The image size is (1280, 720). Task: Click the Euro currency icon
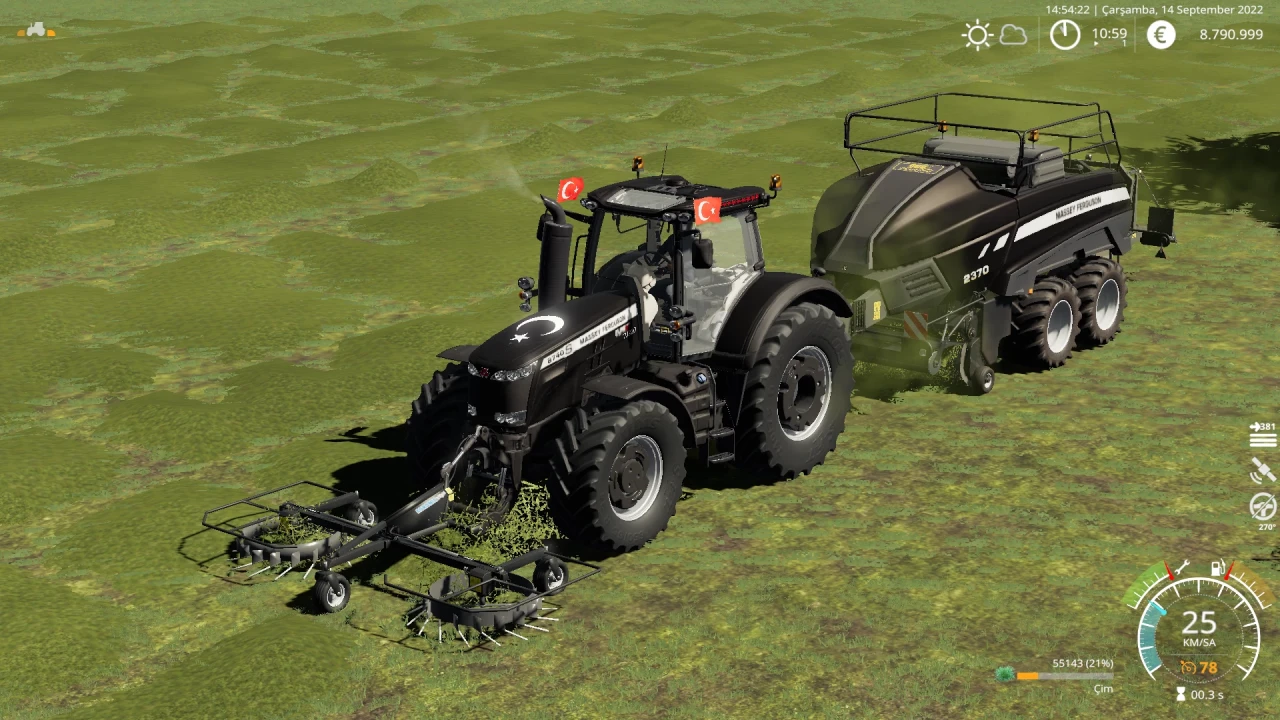(x=1159, y=35)
